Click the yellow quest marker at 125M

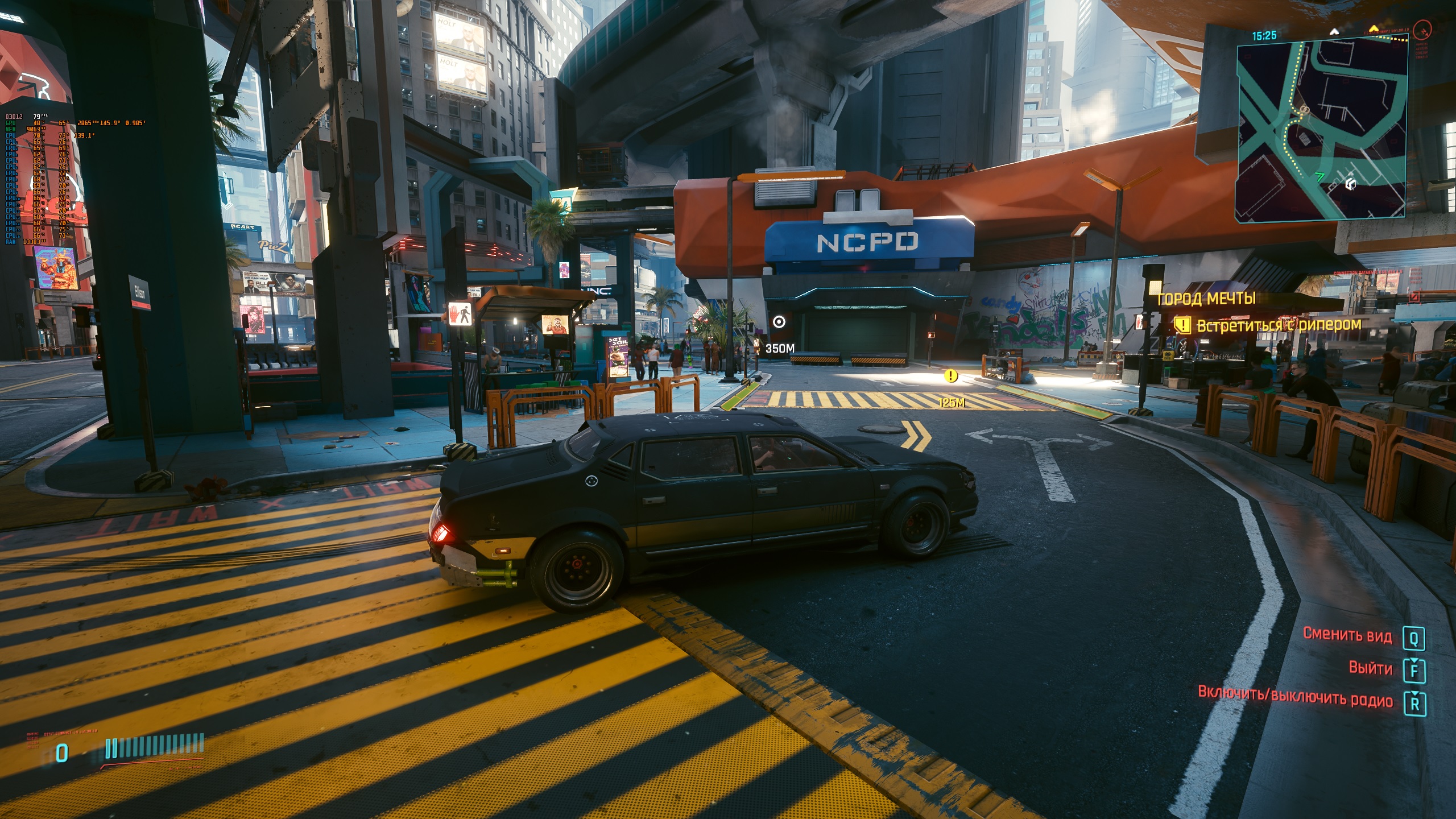[x=950, y=375]
